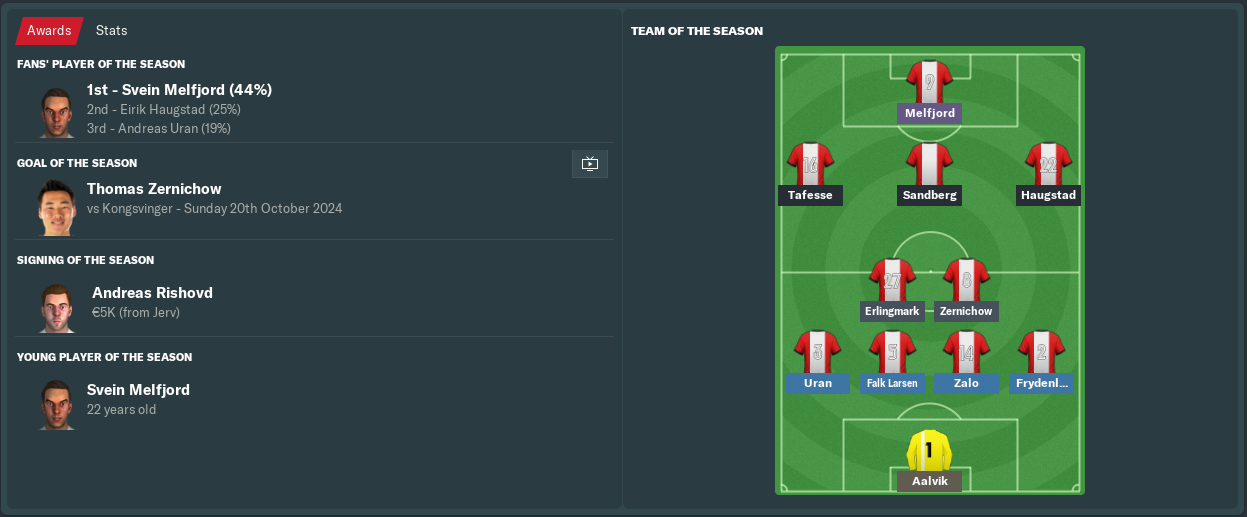The height and width of the screenshot is (517, 1247).
Task: Select Sandberg's shirt on the pitch
Action: point(929,164)
